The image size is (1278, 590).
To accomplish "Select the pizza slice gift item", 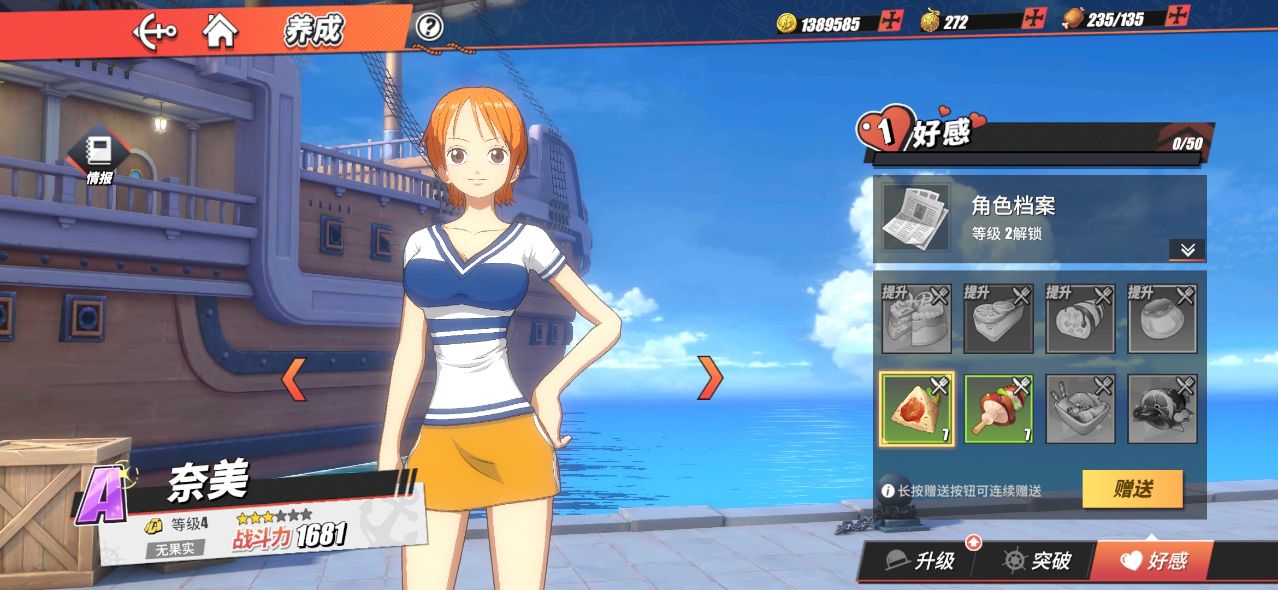I will click(916, 408).
